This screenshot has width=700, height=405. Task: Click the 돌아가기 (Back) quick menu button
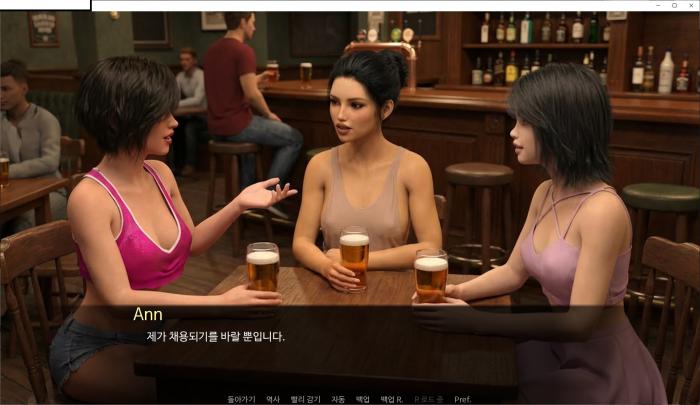(241, 399)
